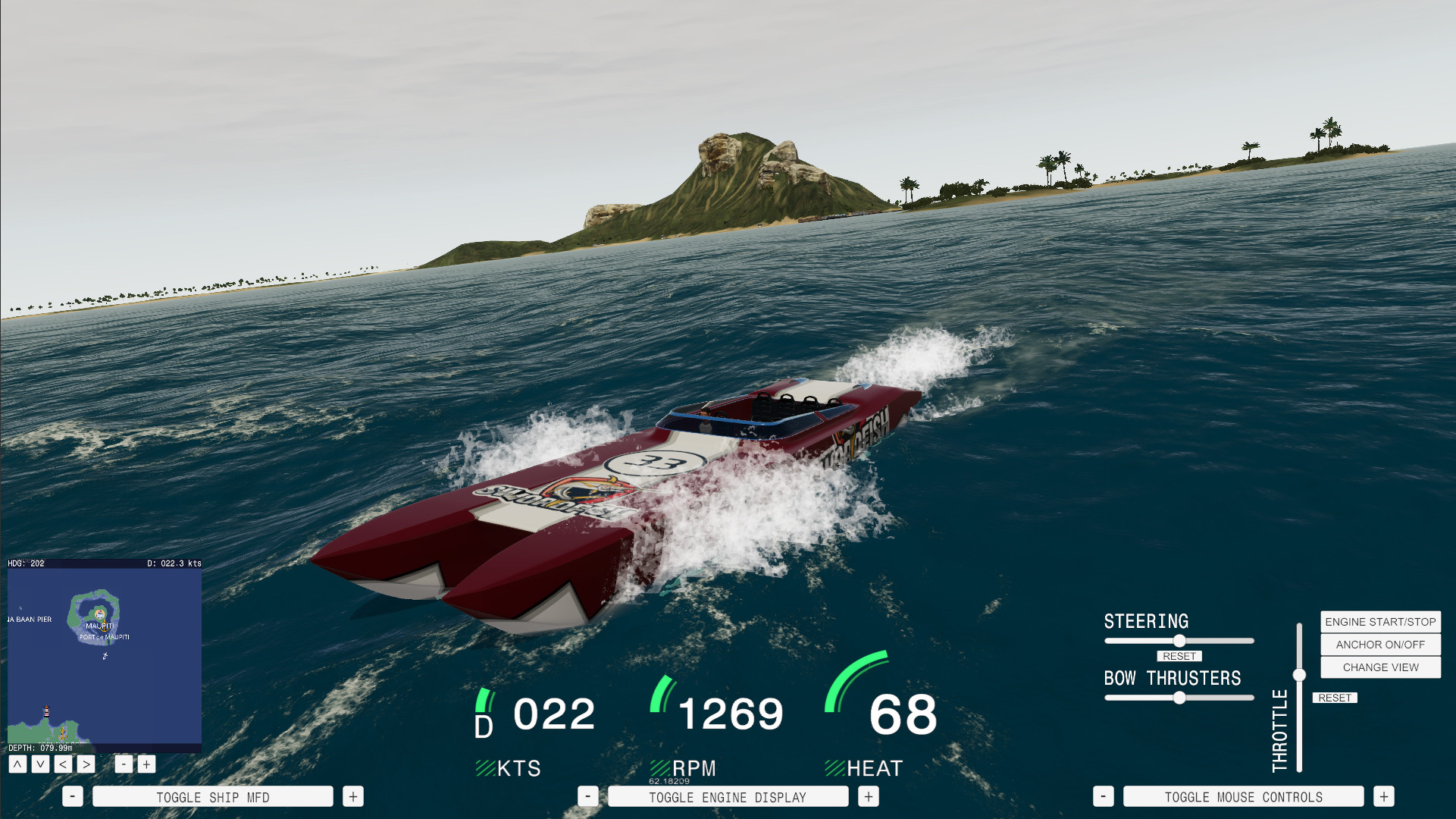Pan the minimap south using the down arrow
This screenshot has height=819, width=1456.
(x=41, y=764)
